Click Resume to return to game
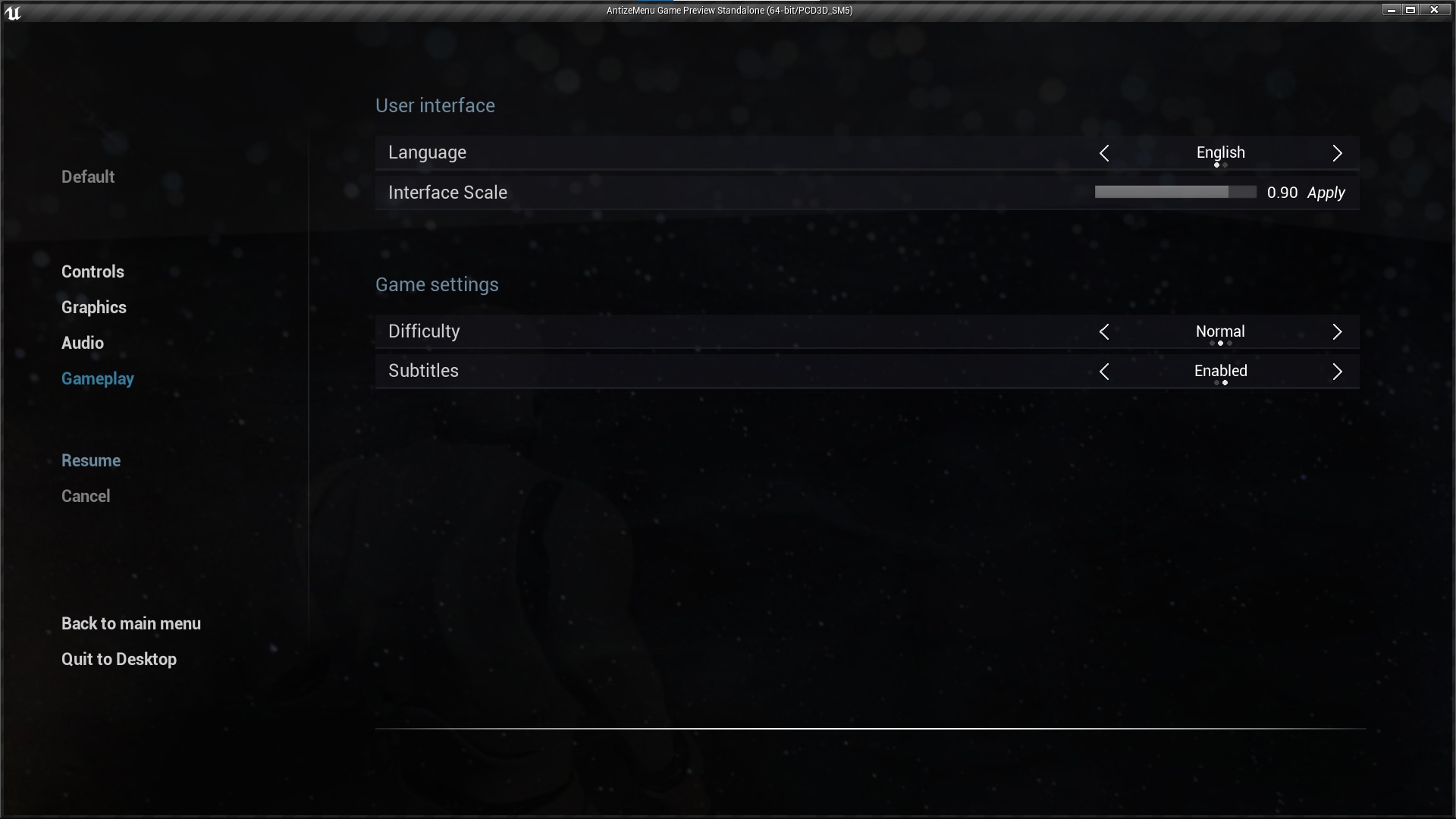This screenshot has height=819, width=1456. [90, 460]
